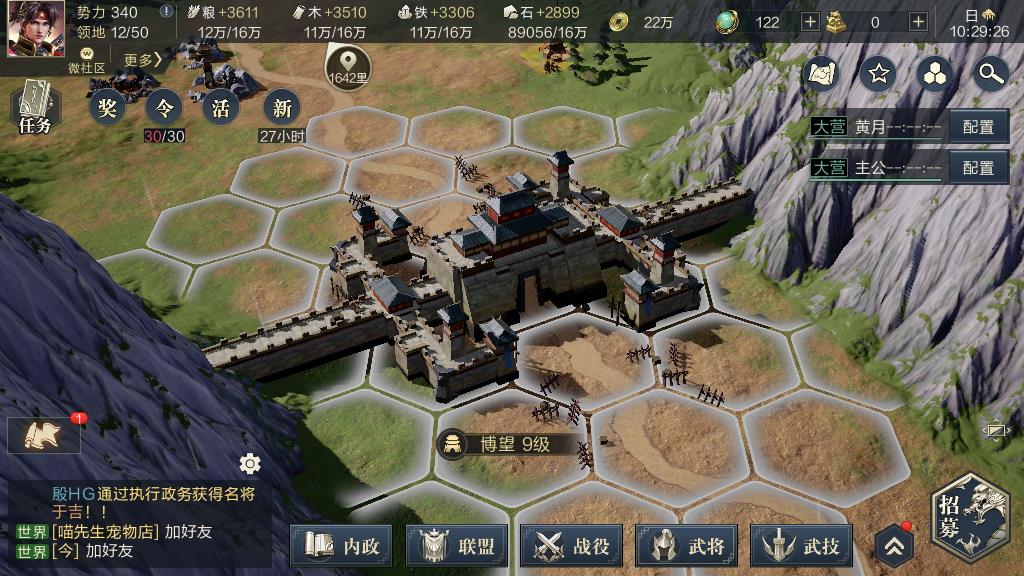Open the magnifying glass search
The width and height of the screenshot is (1024, 576).
click(990, 73)
